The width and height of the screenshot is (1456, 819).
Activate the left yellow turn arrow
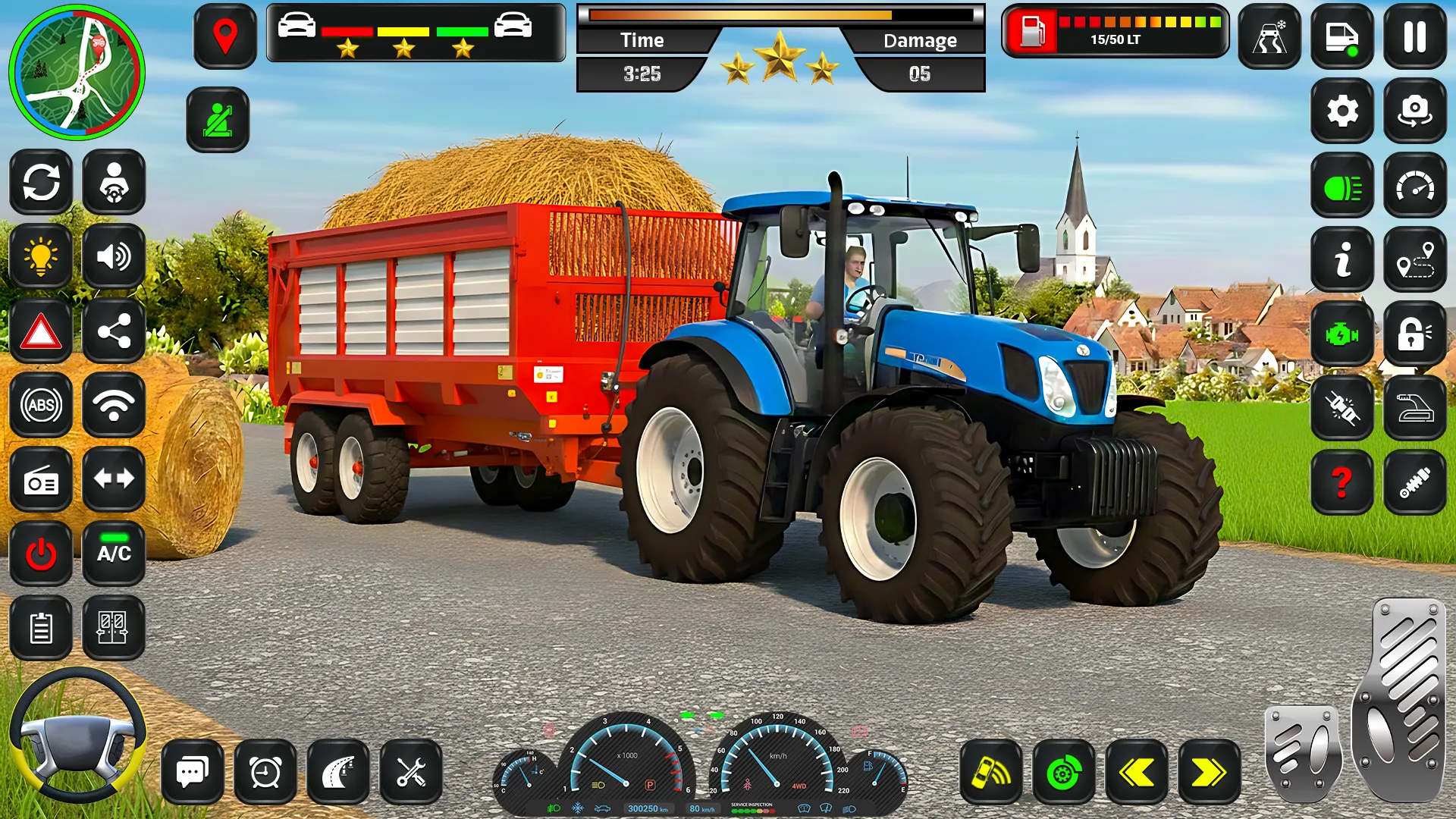(x=1136, y=773)
